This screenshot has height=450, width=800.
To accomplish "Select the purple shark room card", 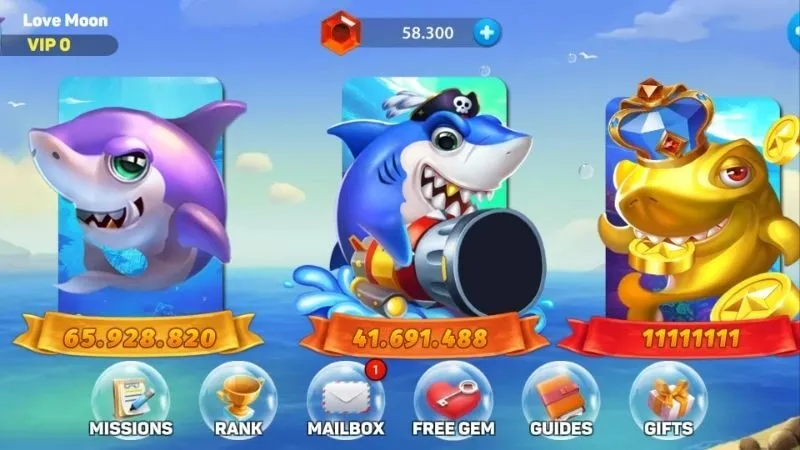I will click(138, 200).
